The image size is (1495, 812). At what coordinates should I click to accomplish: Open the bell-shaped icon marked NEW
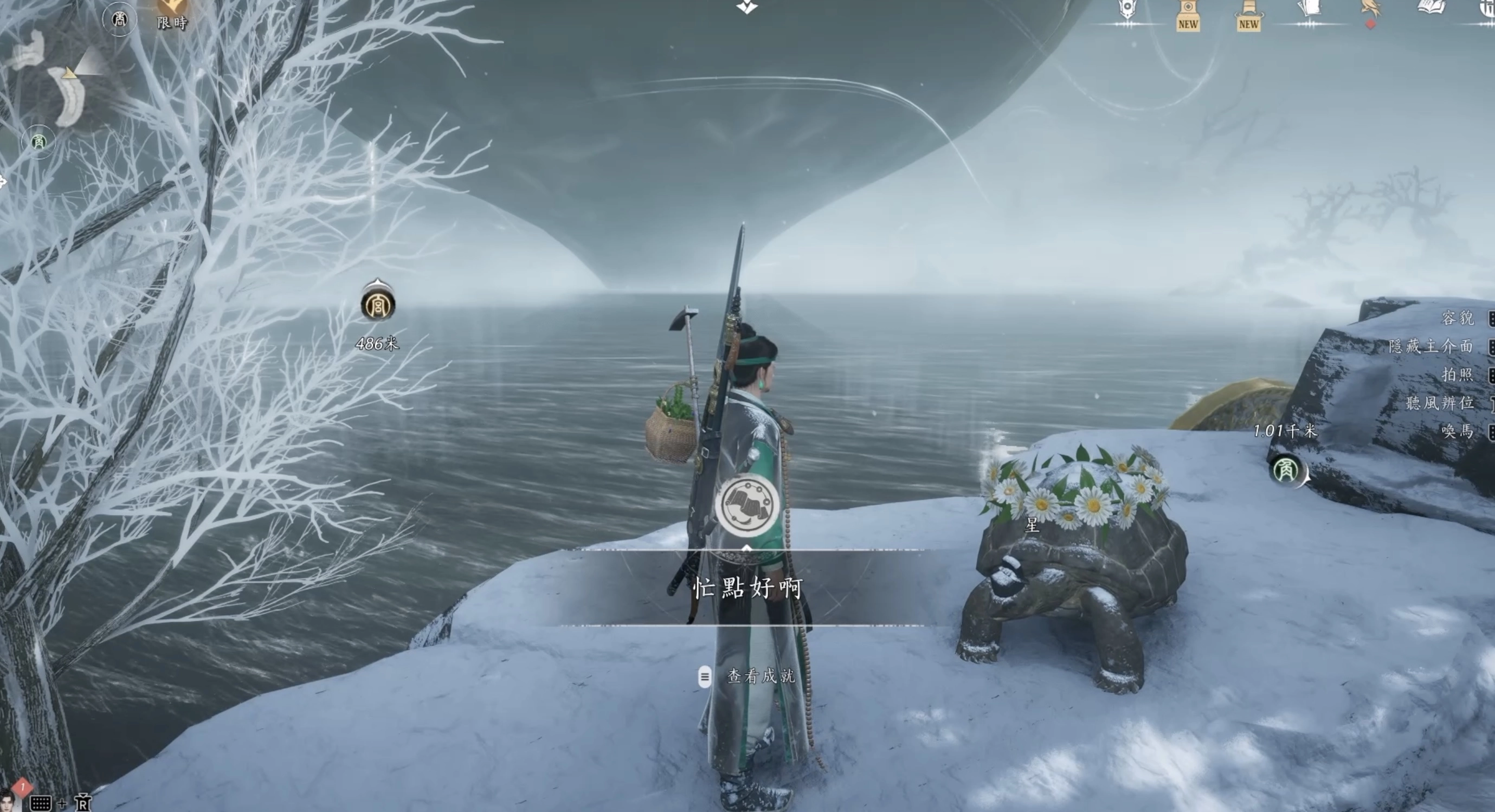1248,15
